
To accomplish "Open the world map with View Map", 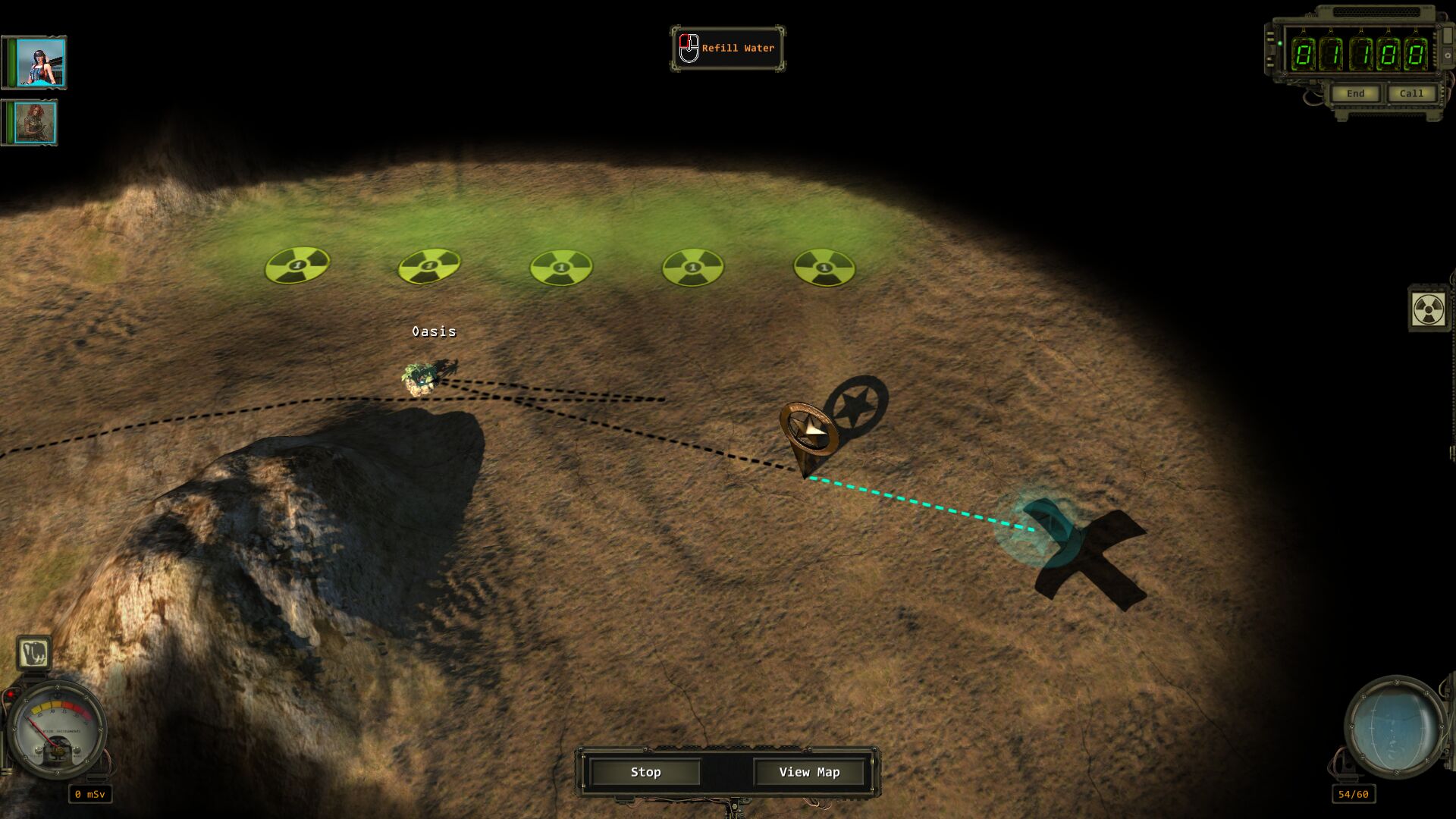I will coord(809,772).
